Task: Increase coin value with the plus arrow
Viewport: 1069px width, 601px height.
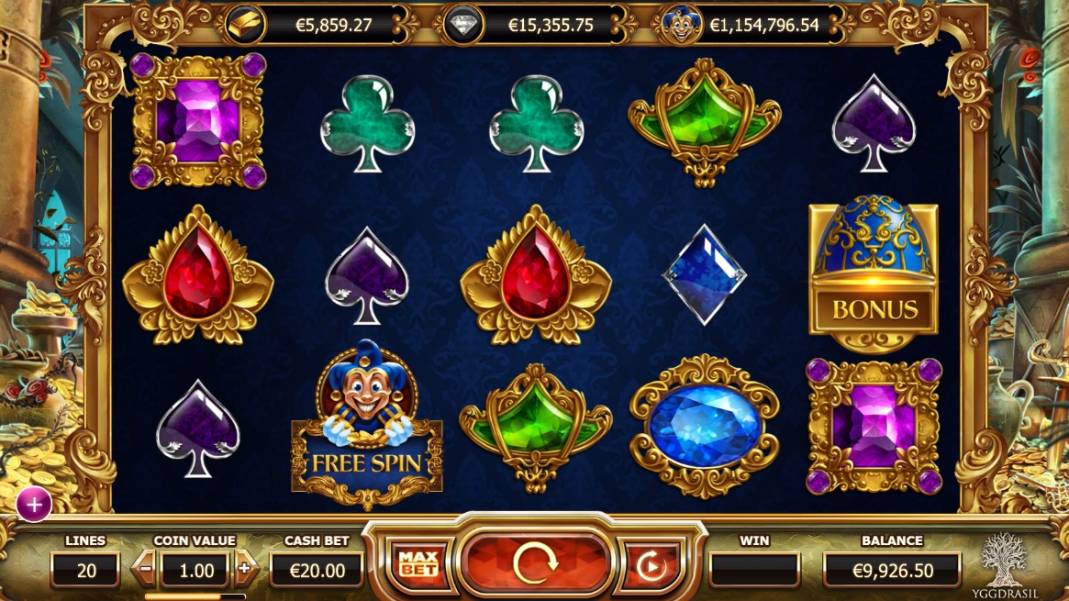Action: (x=244, y=570)
